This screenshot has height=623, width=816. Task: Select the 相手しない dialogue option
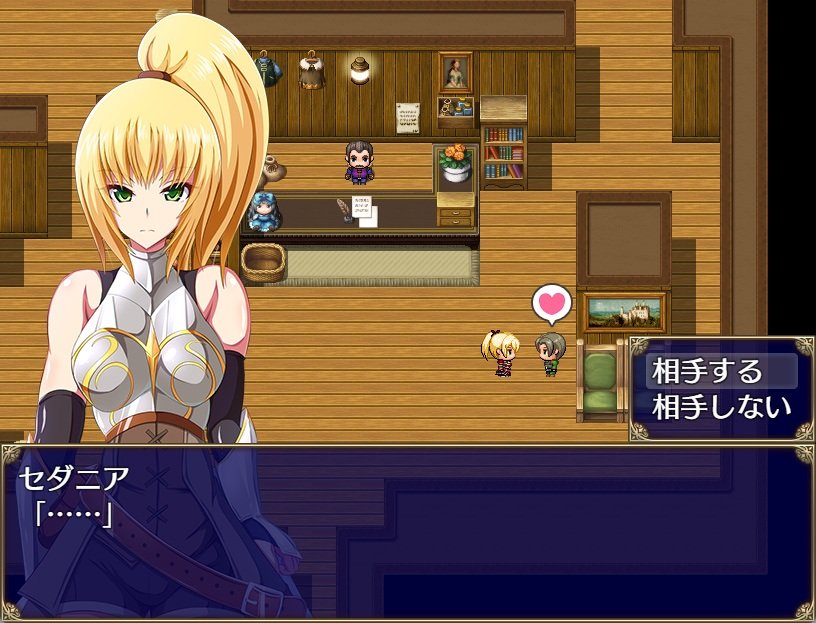coord(721,407)
